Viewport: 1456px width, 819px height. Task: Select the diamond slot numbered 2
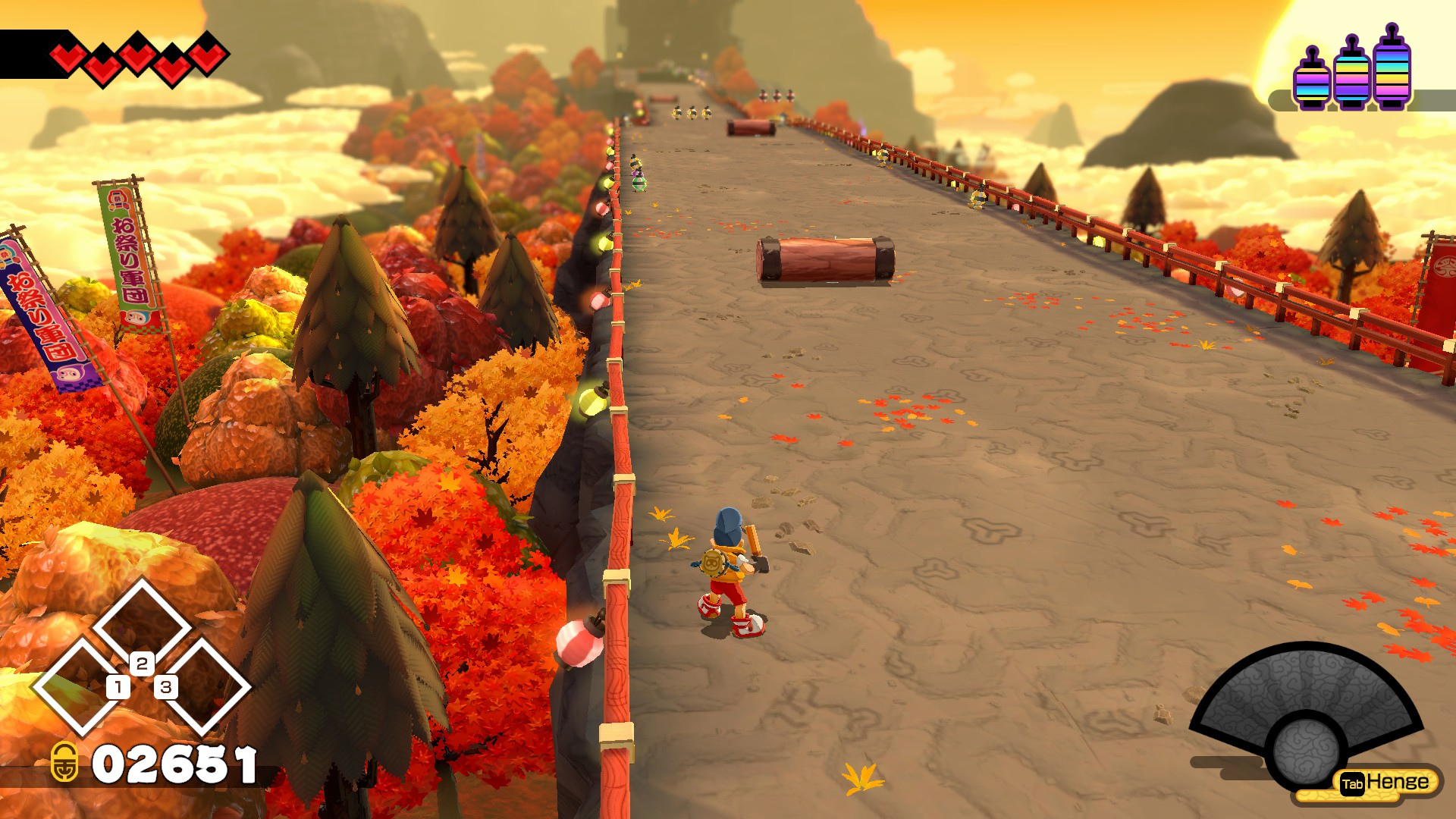point(142,626)
